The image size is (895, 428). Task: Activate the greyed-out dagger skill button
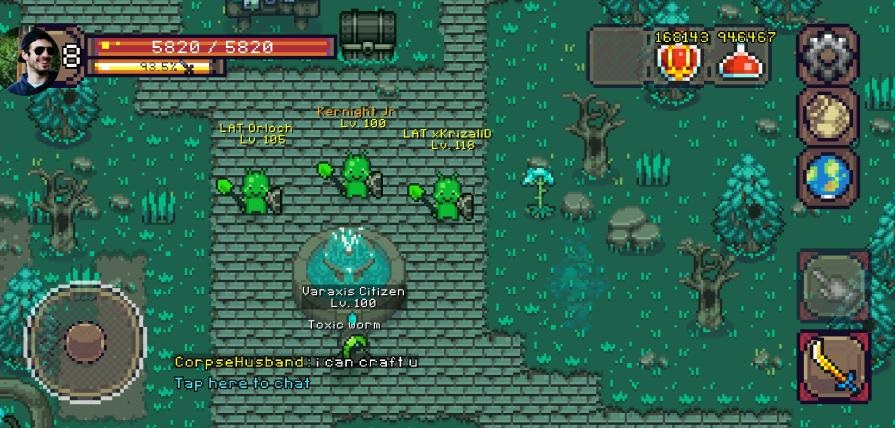tap(833, 285)
